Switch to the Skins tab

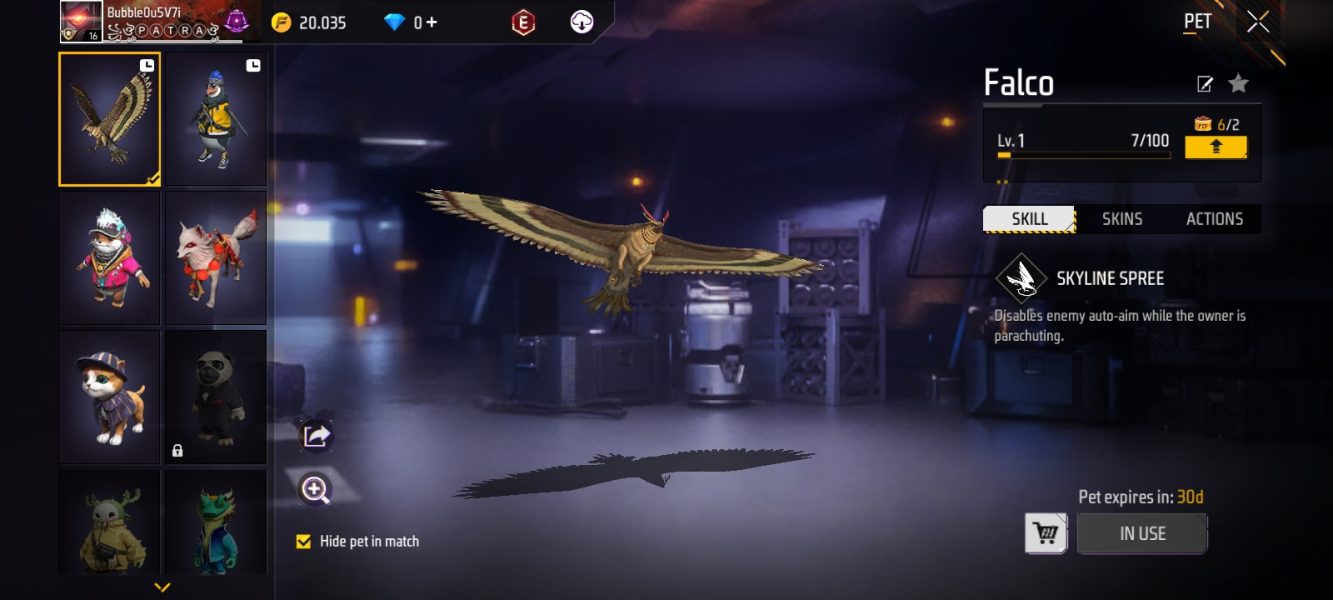click(1122, 219)
